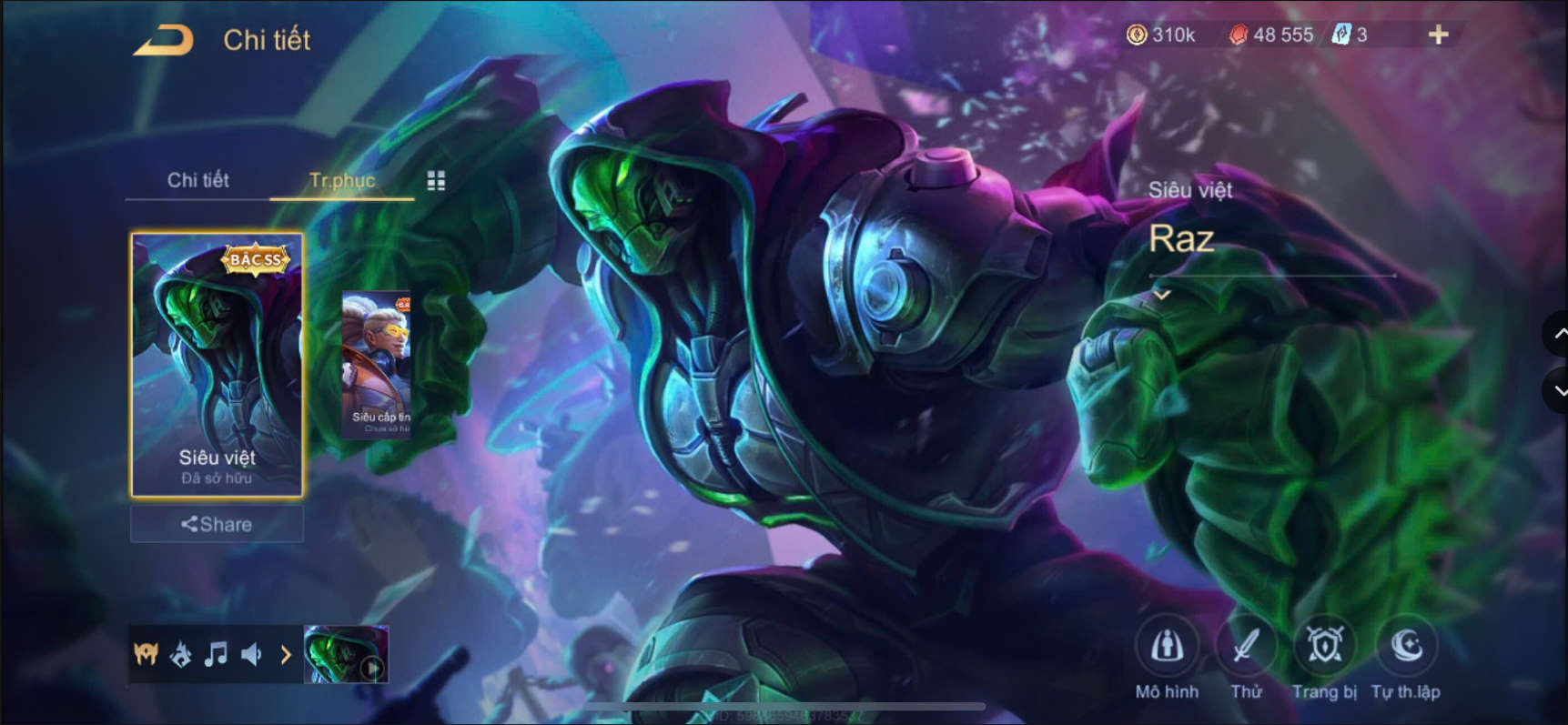
Task: Click the flame emblem icon bottom-left
Action: 182,653
